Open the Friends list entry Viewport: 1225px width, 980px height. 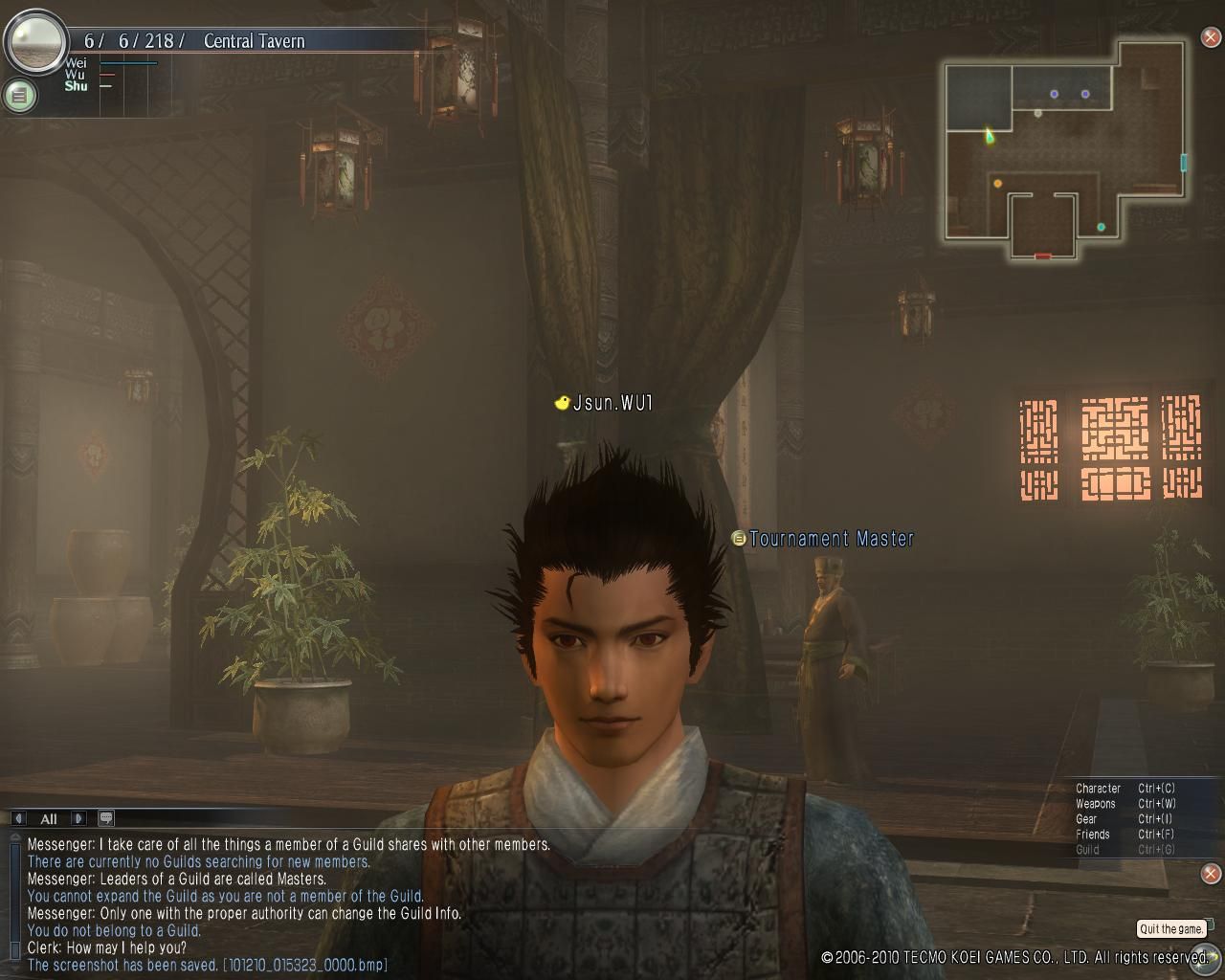coord(1093,835)
